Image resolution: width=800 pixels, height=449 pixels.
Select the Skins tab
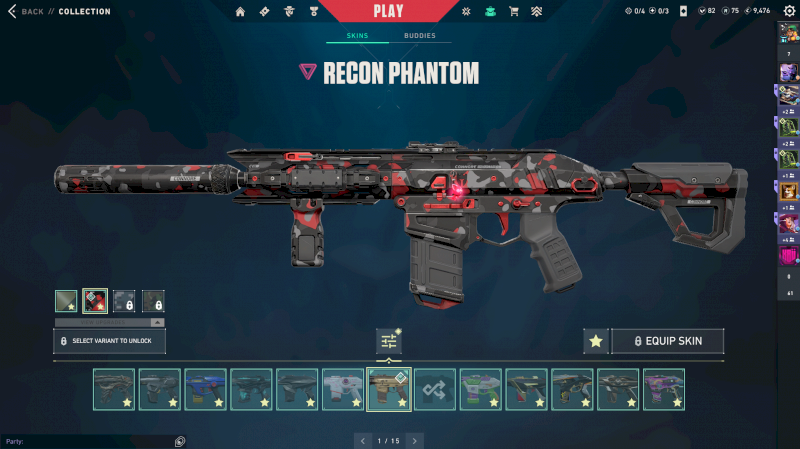[357, 36]
